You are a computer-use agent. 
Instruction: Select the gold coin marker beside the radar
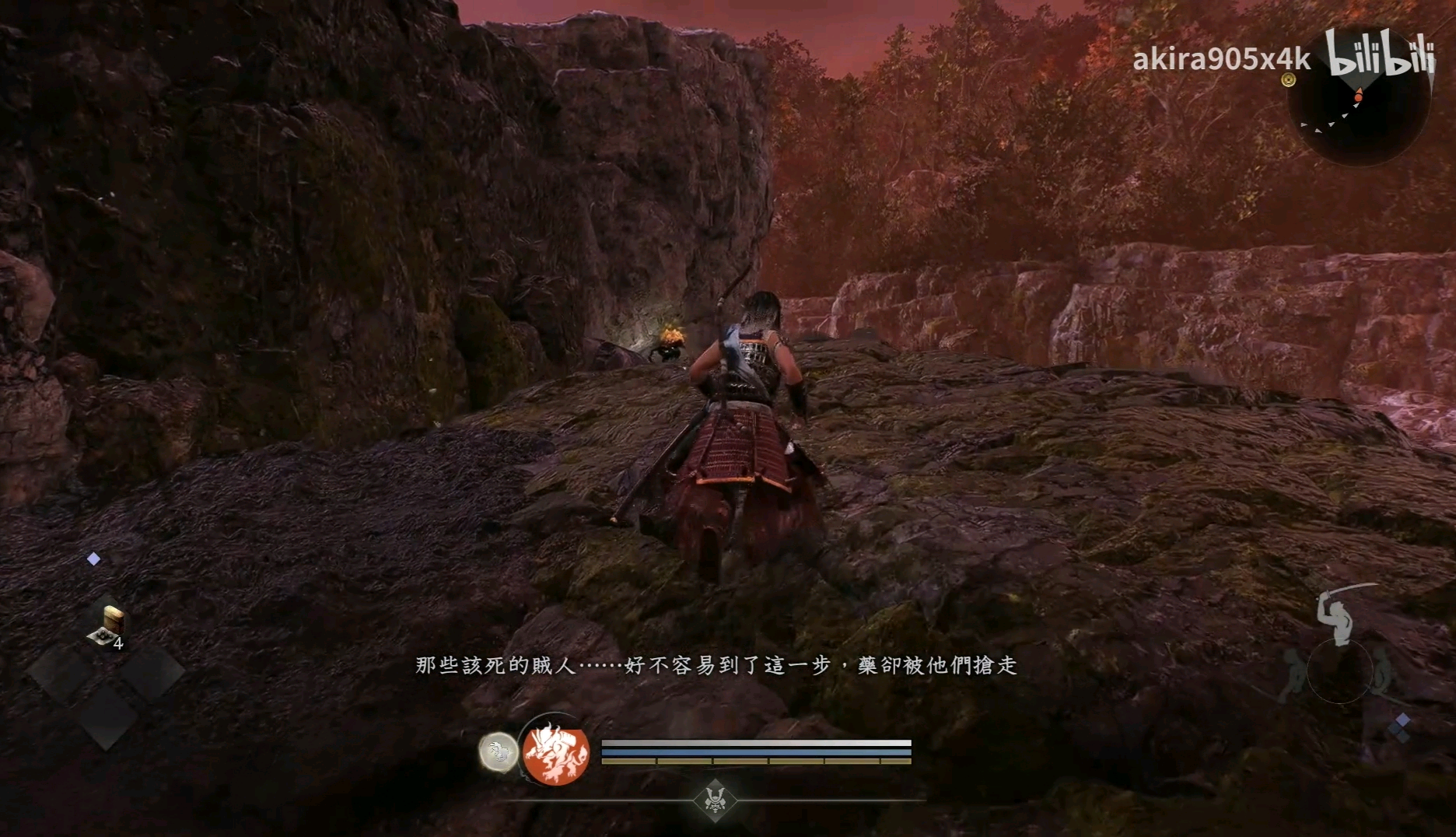coord(1289,79)
